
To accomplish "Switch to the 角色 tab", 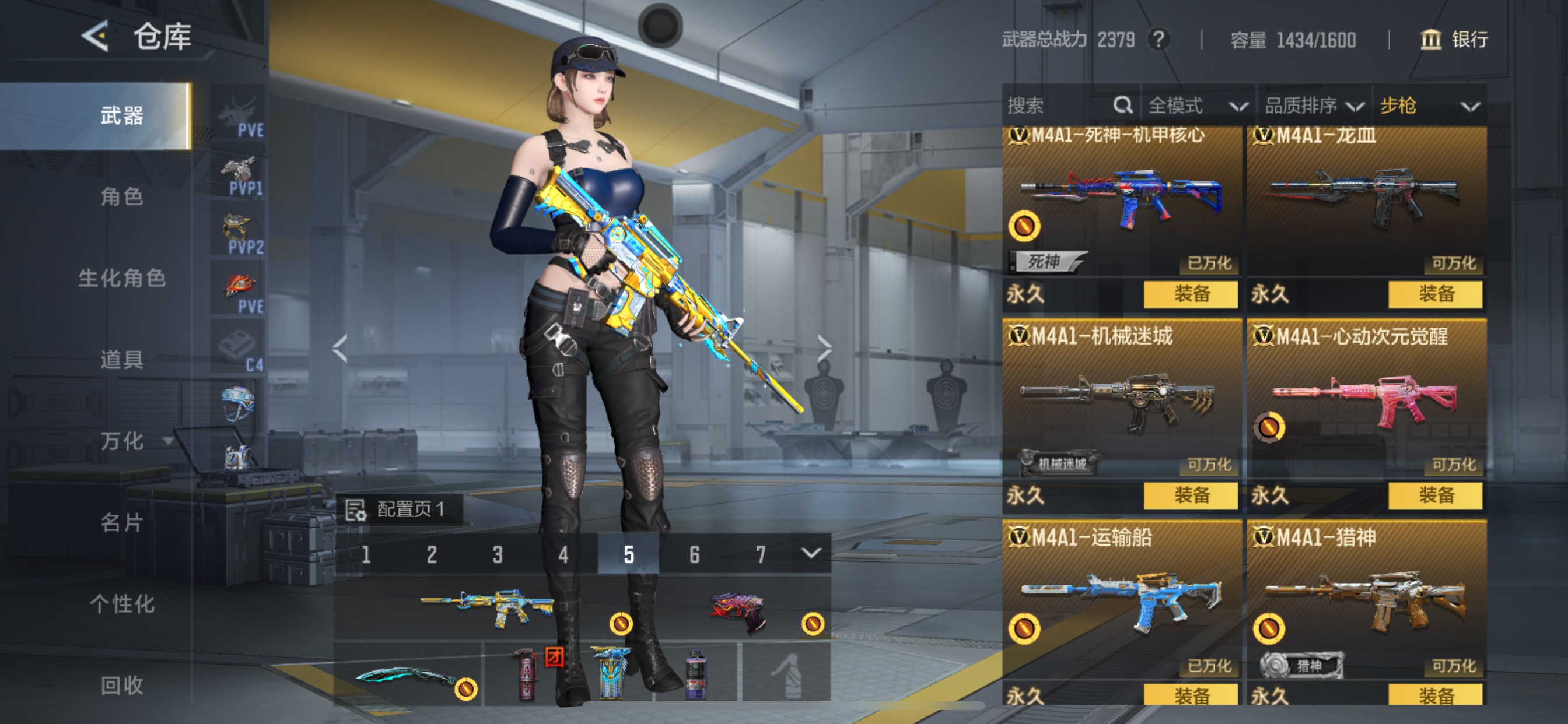I will tap(122, 197).
